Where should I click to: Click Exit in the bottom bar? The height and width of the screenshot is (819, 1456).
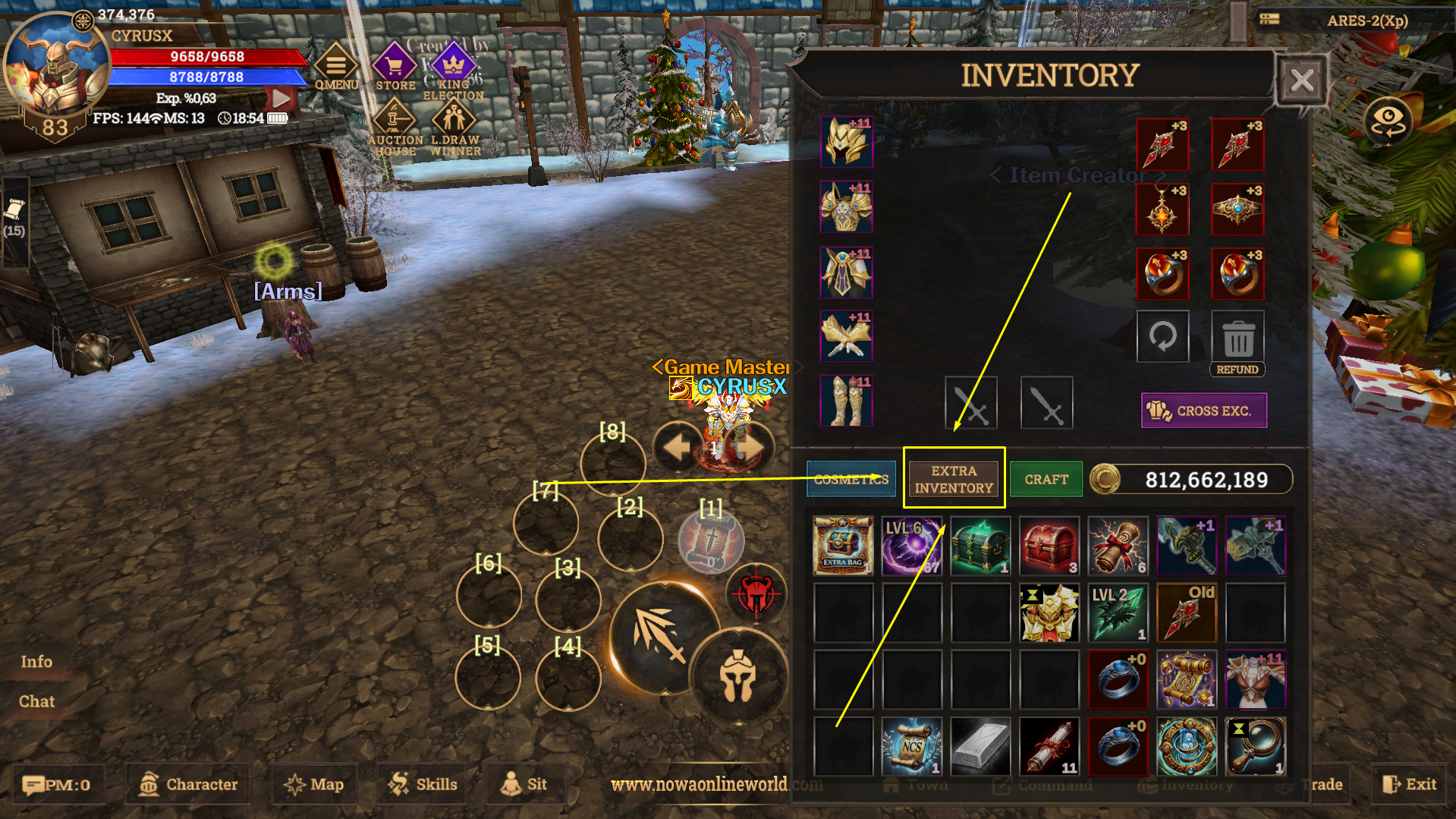click(1410, 784)
